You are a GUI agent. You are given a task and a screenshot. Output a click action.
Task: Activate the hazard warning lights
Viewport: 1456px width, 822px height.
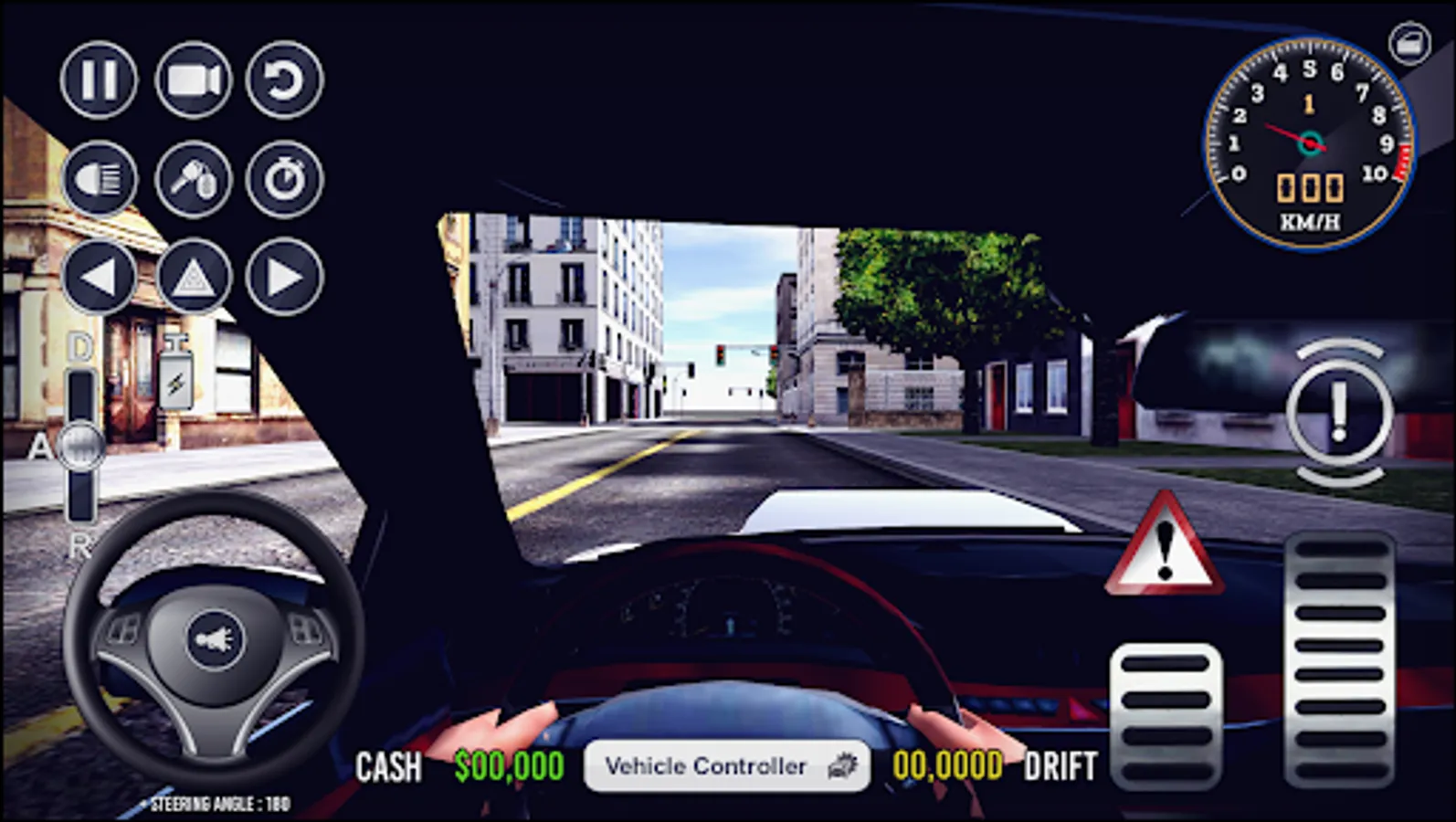click(x=193, y=275)
